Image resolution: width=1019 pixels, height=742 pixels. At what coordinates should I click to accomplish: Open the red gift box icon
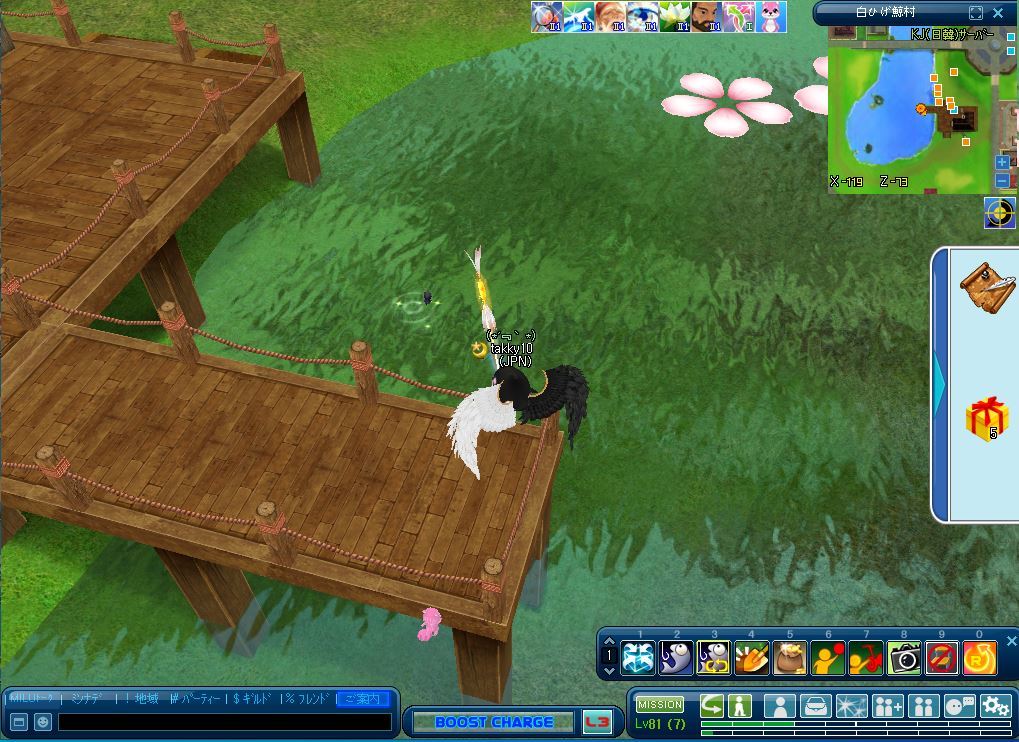tap(986, 417)
